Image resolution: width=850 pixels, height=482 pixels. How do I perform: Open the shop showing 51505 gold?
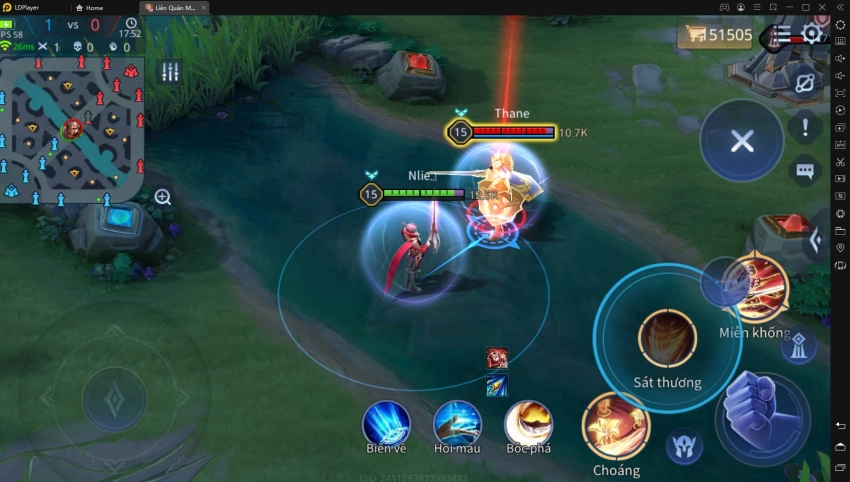[716, 36]
